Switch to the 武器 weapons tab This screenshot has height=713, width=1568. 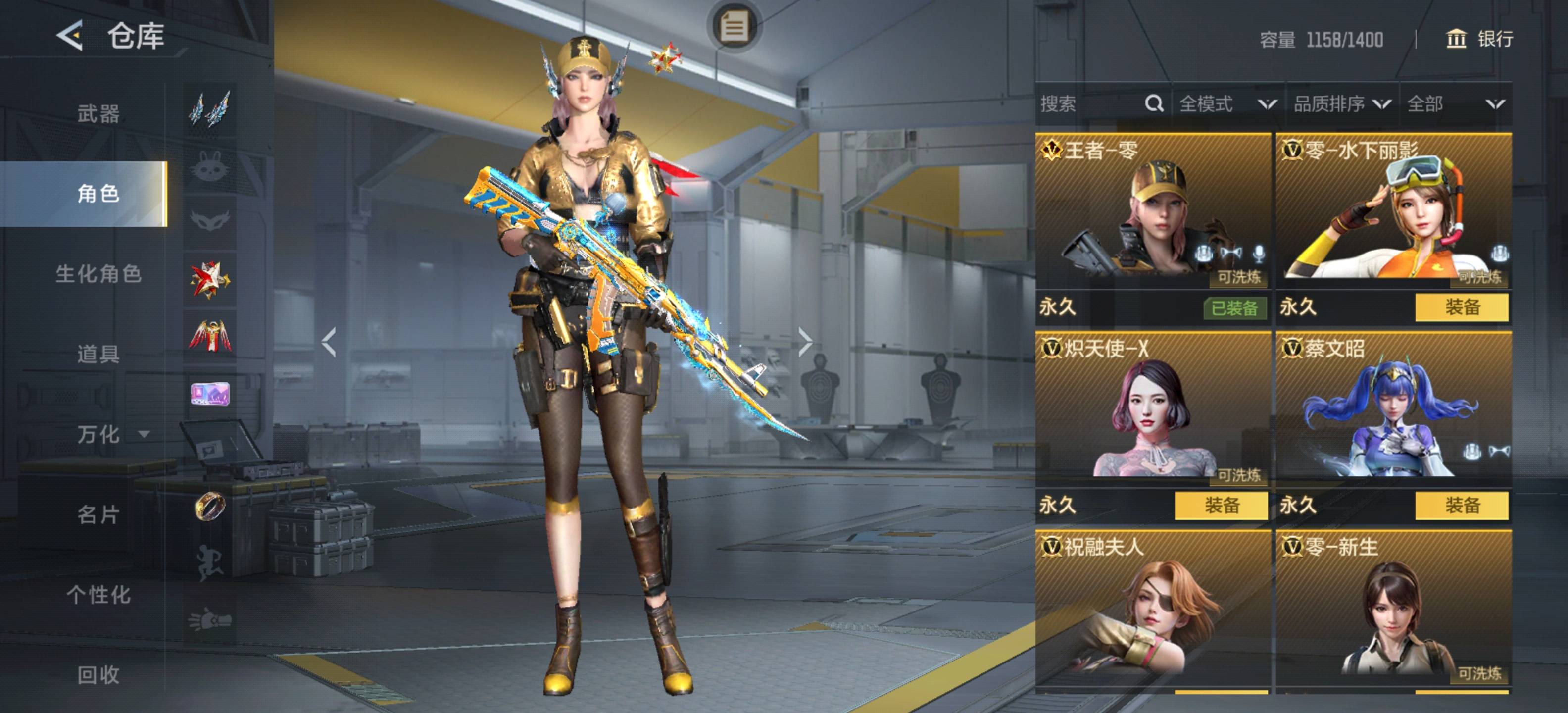[x=98, y=114]
